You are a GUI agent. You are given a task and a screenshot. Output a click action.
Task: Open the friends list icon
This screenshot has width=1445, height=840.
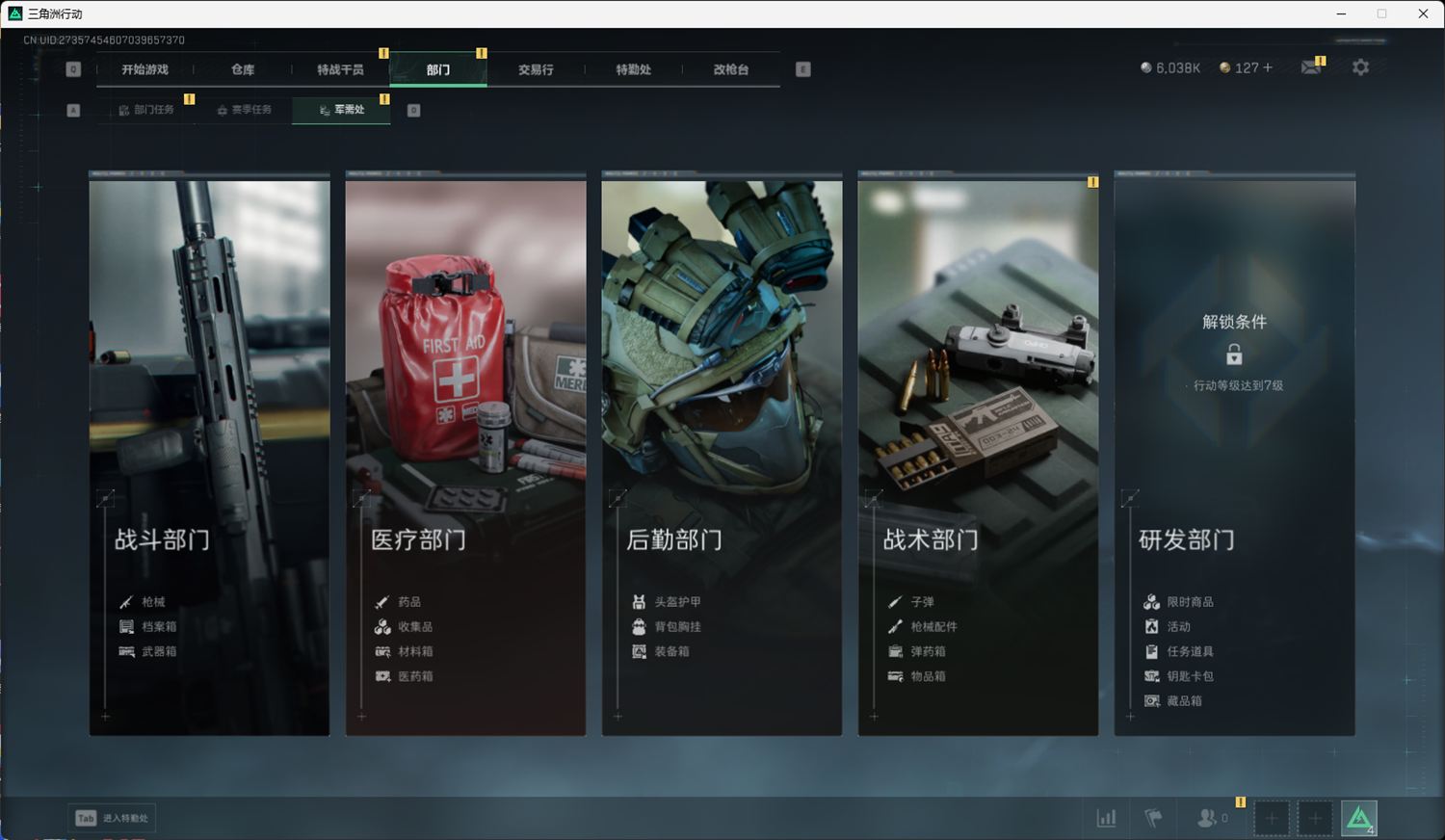1206,818
